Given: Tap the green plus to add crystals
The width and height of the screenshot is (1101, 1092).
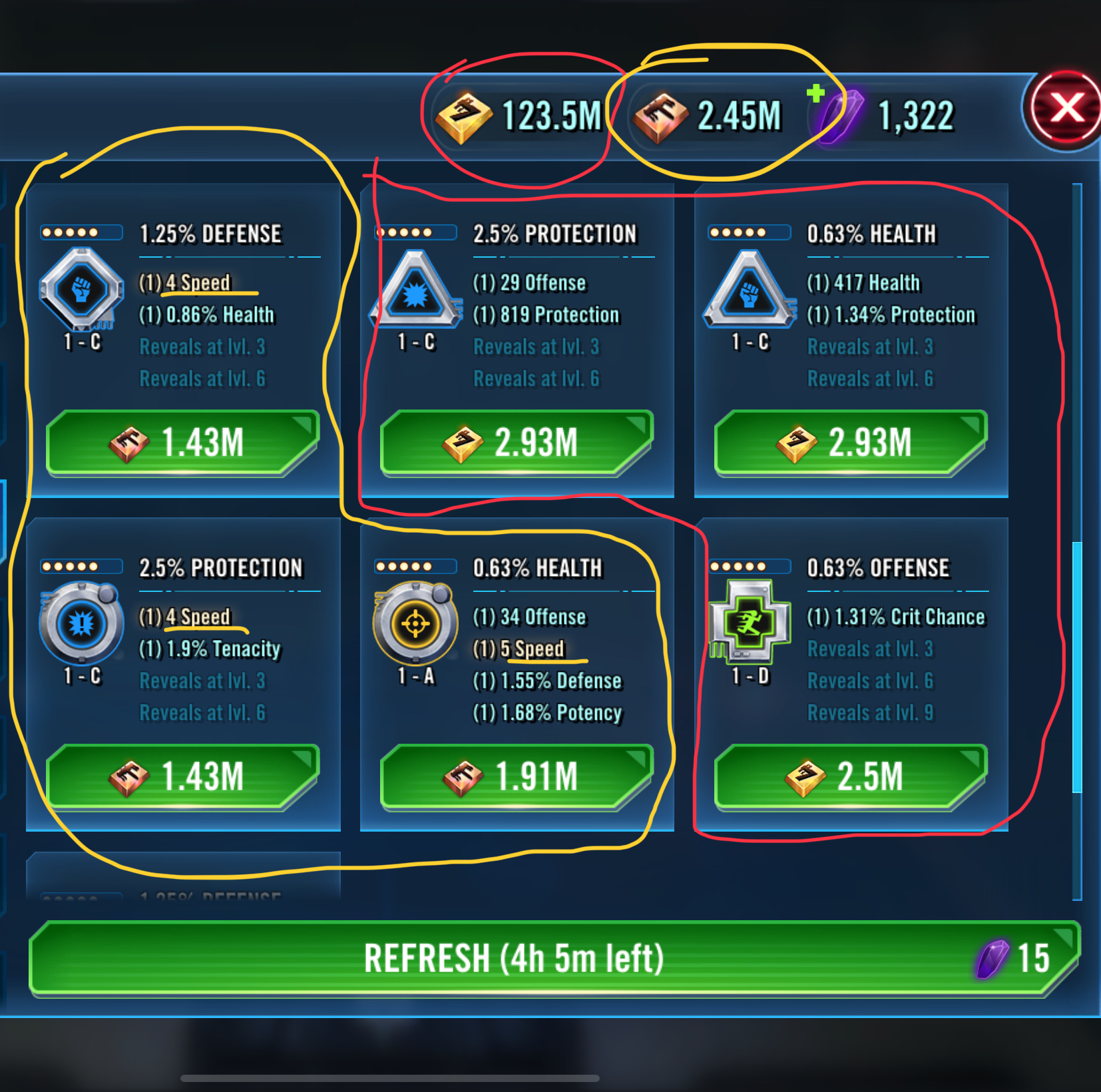Looking at the screenshot, I should coord(815,93).
